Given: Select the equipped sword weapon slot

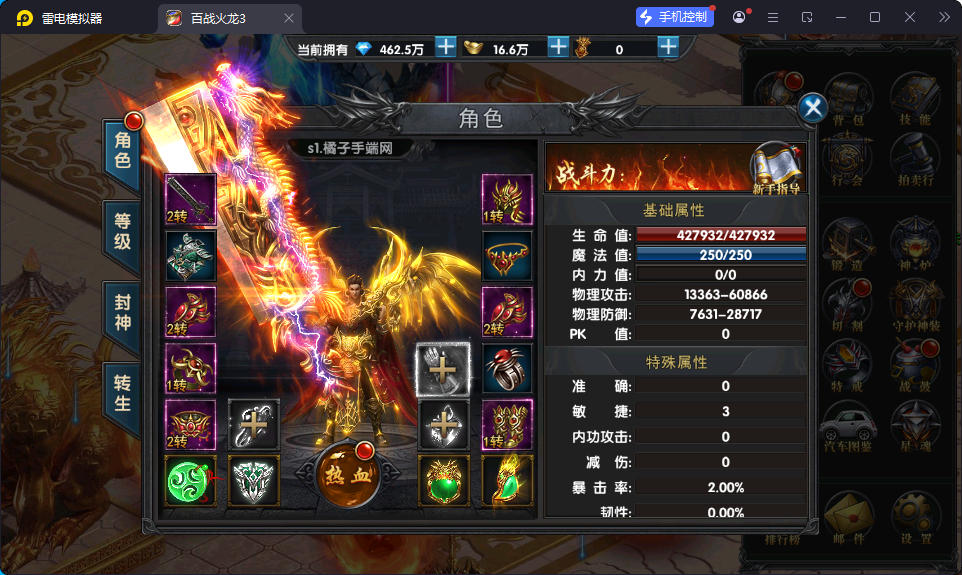Looking at the screenshot, I should coord(190,200).
